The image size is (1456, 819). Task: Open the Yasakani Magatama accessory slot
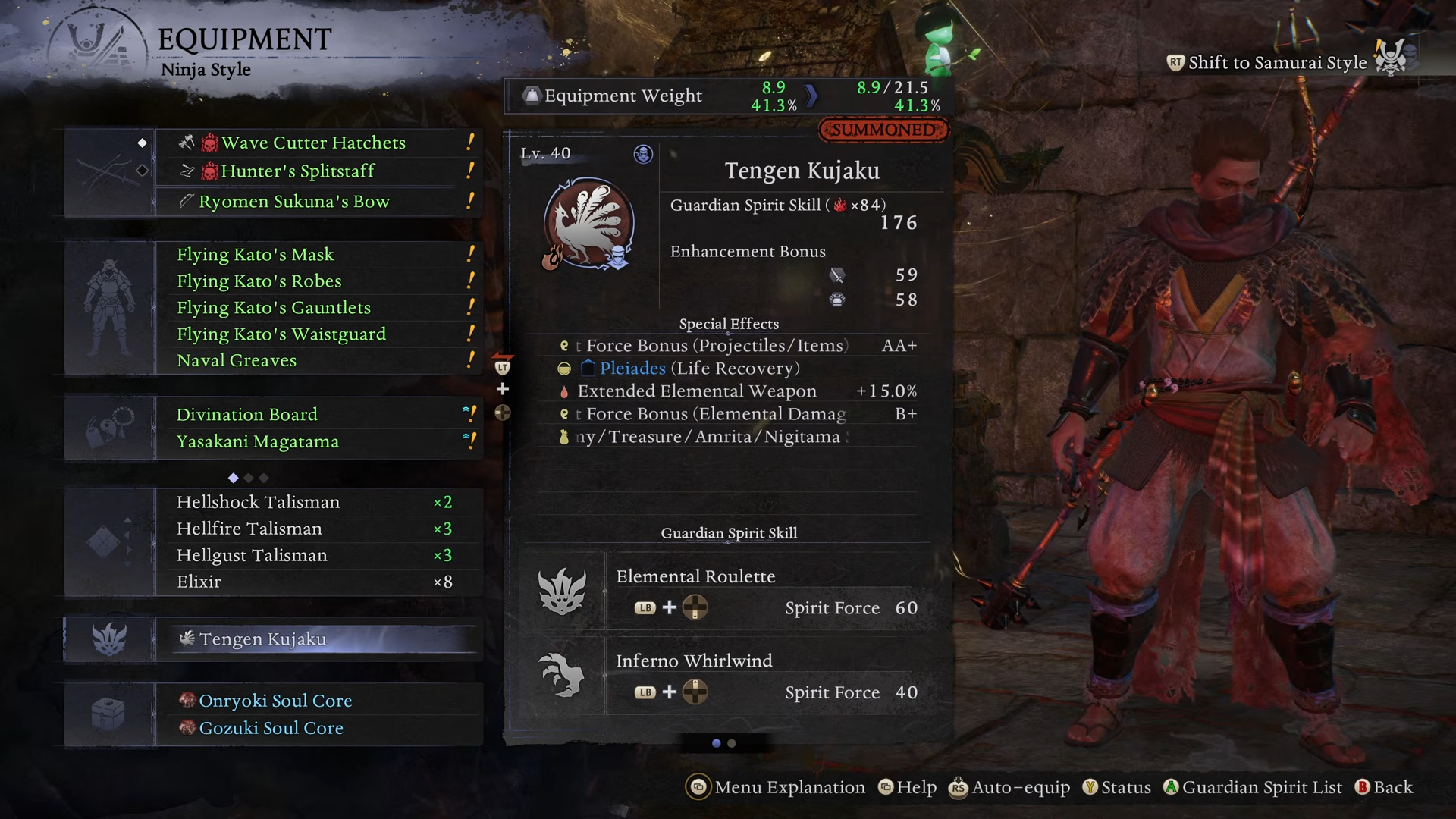[258, 442]
